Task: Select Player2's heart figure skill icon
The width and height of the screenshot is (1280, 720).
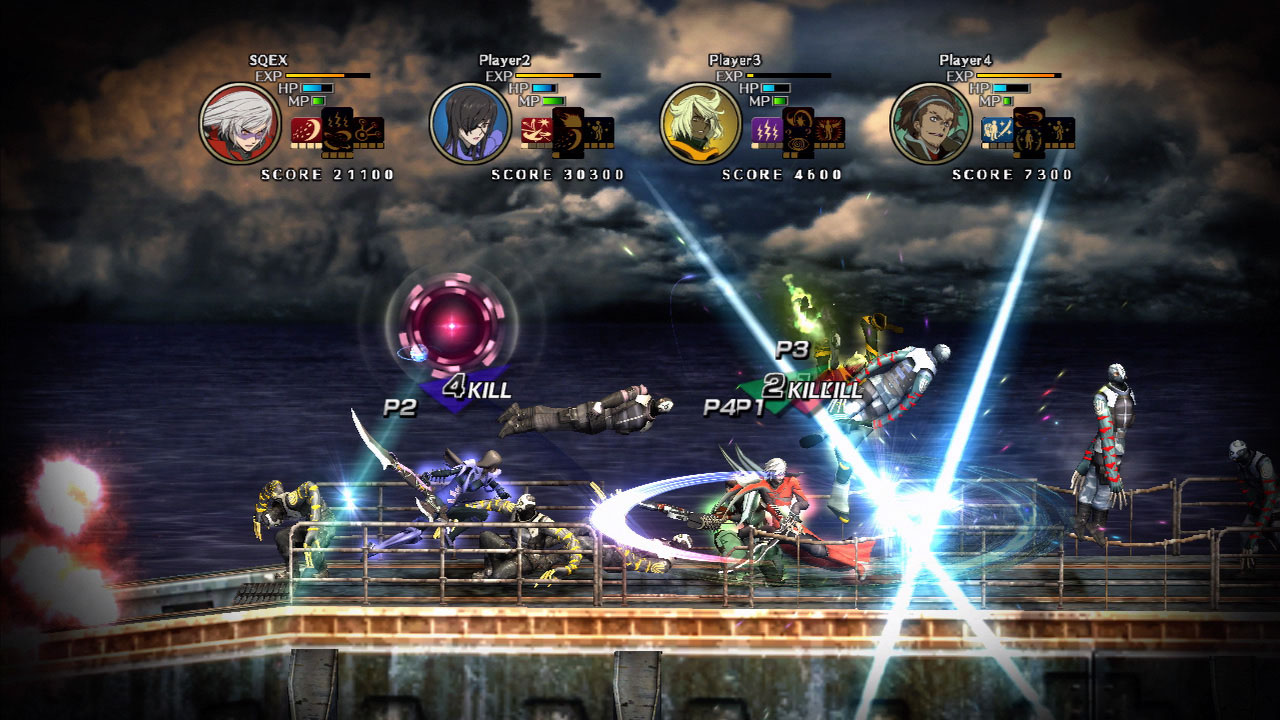Action: [599, 131]
